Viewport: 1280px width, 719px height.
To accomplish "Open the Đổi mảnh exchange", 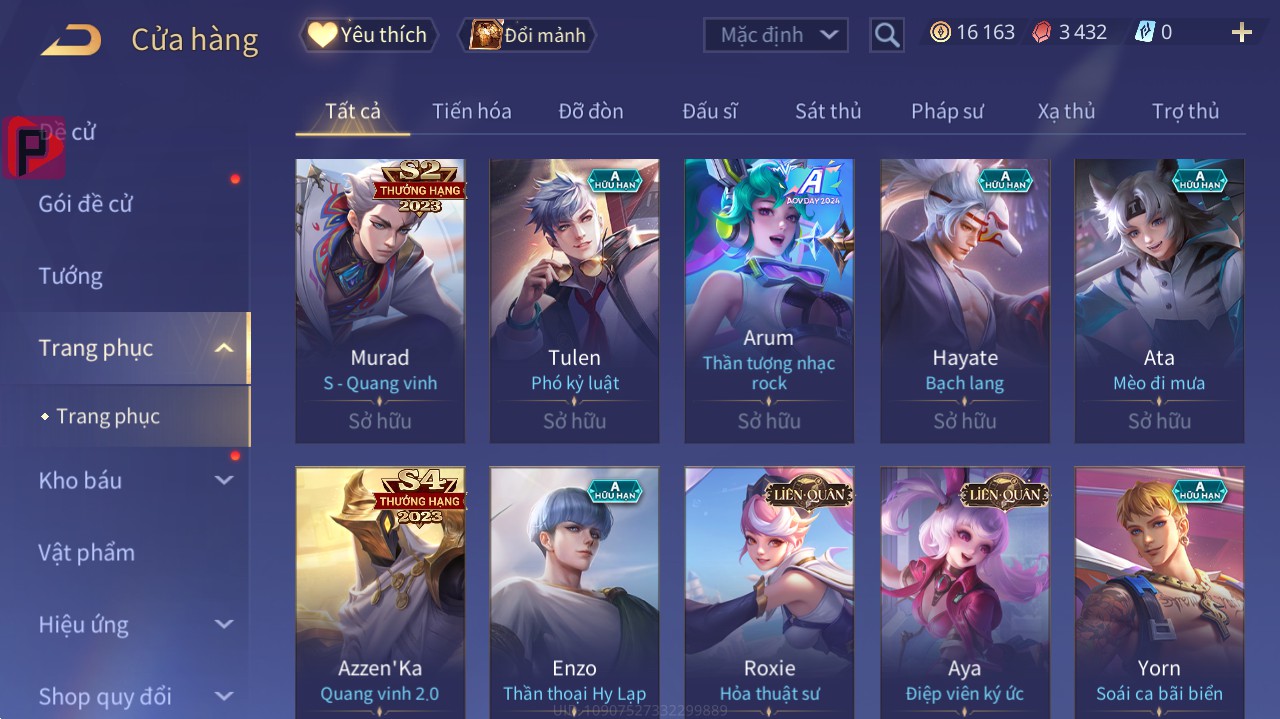I will 528,35.
